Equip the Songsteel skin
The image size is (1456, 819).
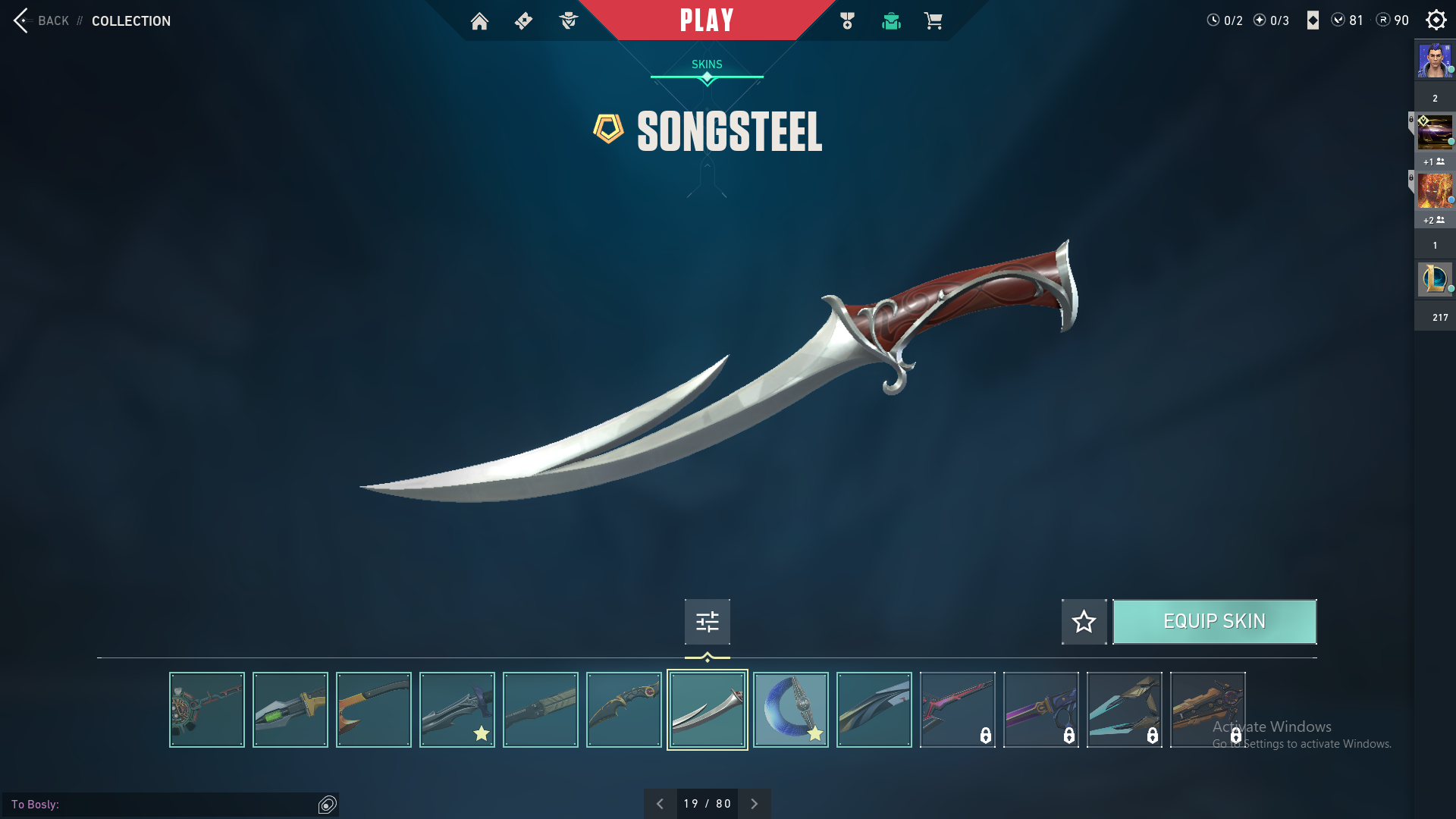[x=1214, y=622]
